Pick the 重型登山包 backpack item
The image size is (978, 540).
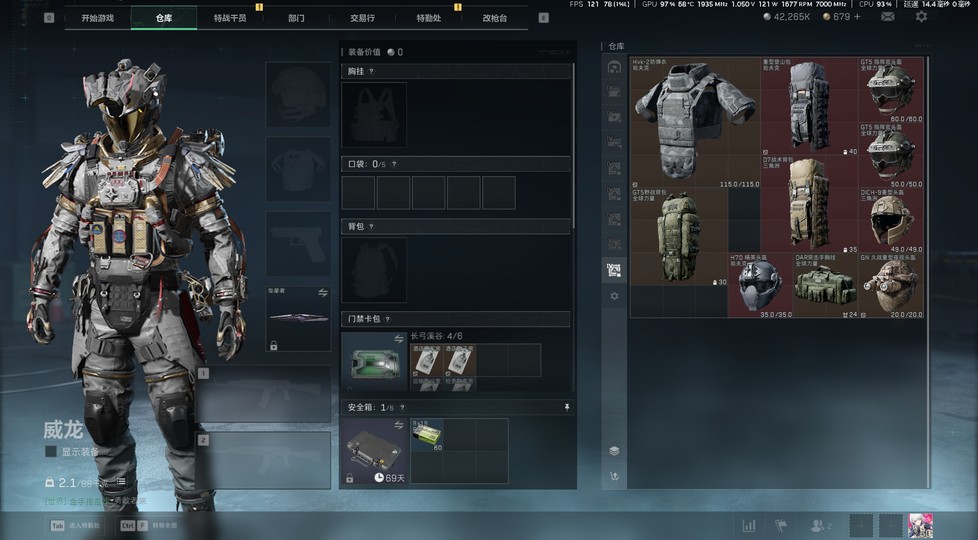click(x=810, y=105)
